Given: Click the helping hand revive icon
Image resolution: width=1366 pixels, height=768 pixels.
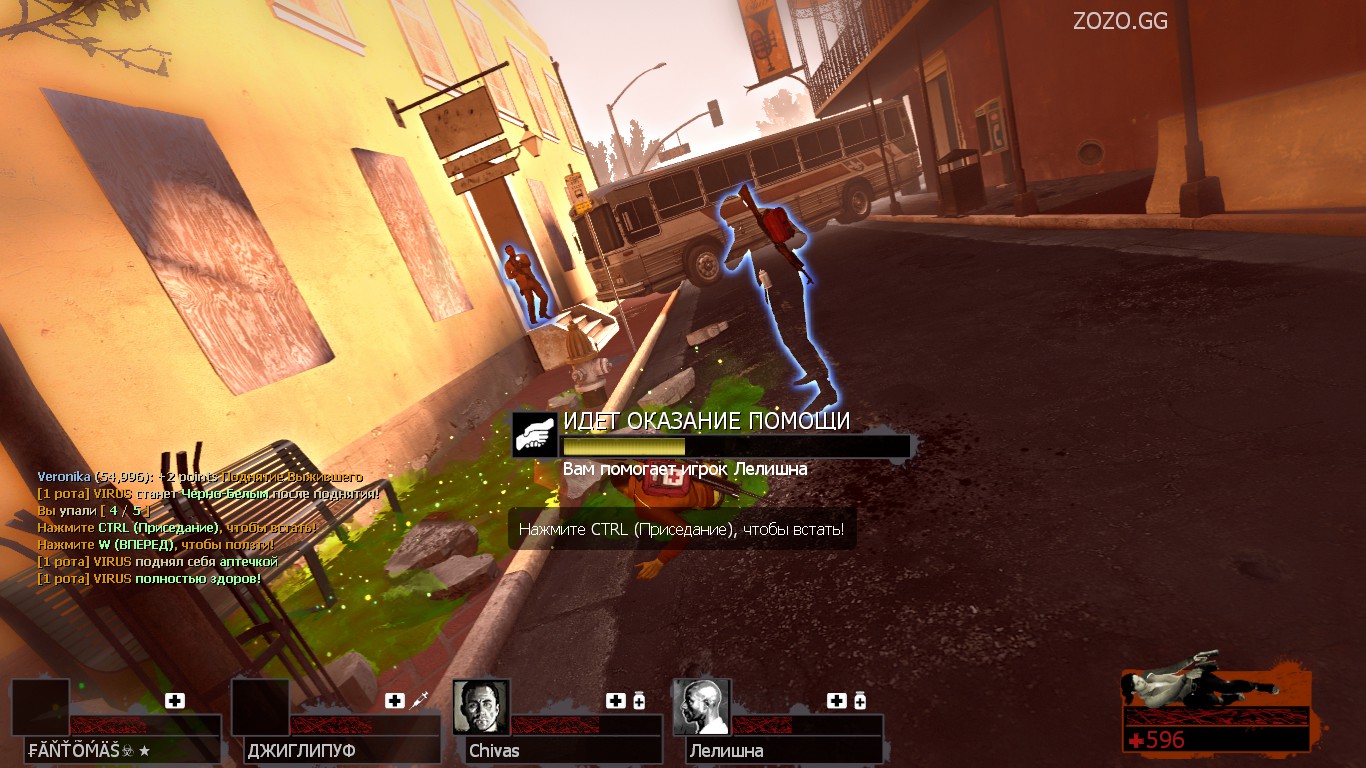Looking at the screenshot, I should click(535, 435).
